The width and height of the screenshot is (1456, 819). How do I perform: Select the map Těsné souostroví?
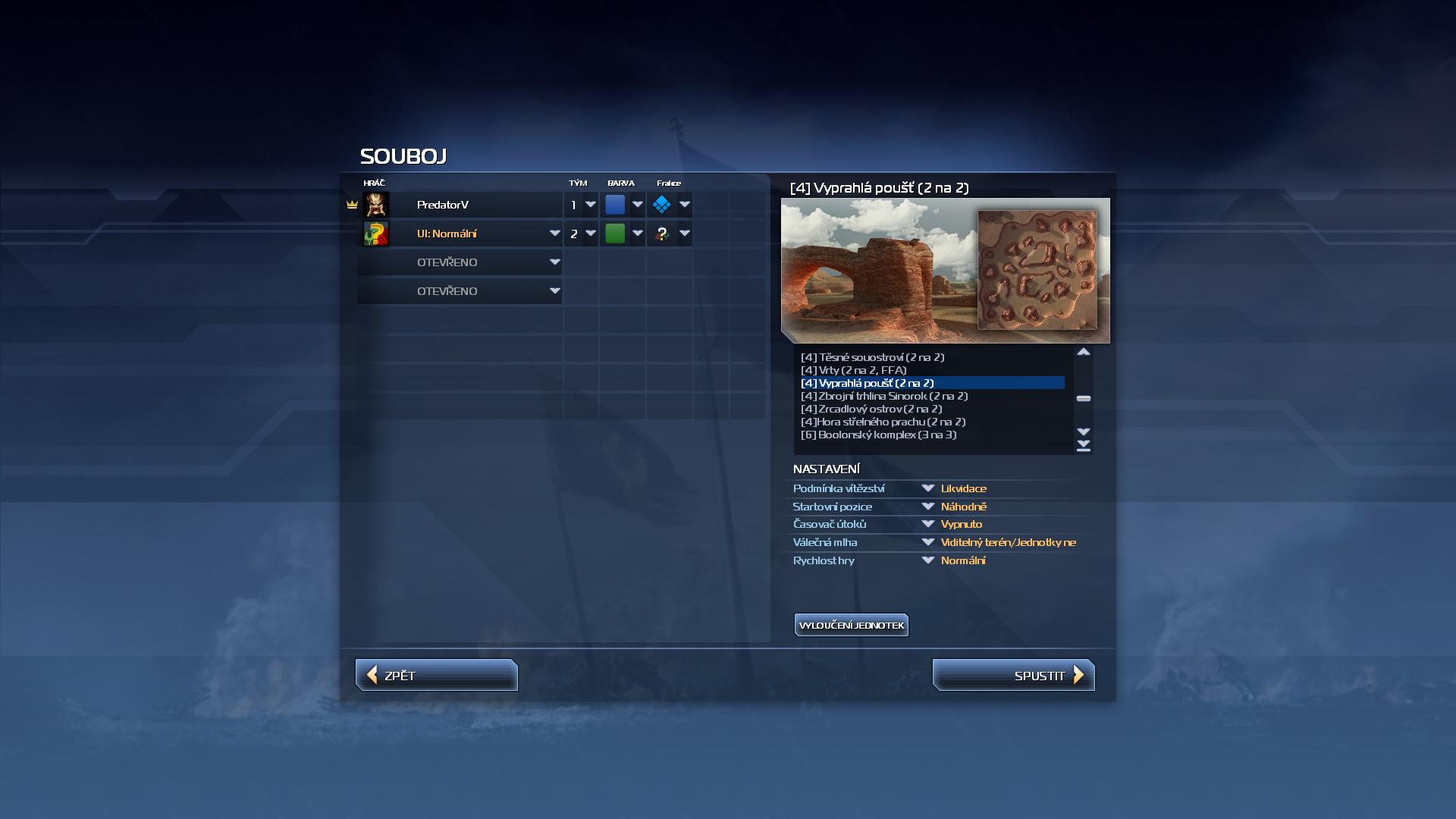[872, 357]
